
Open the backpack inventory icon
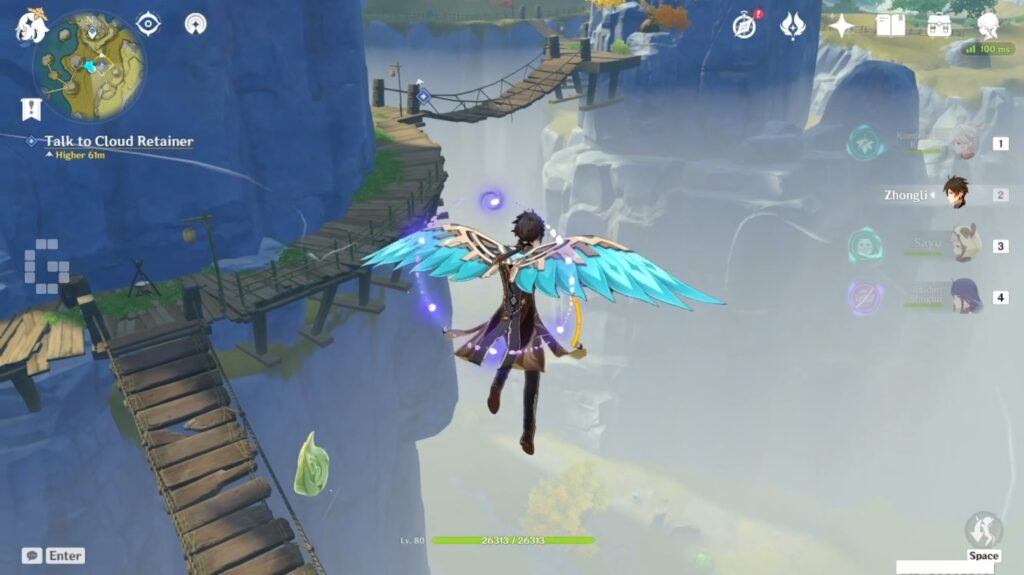938,26
